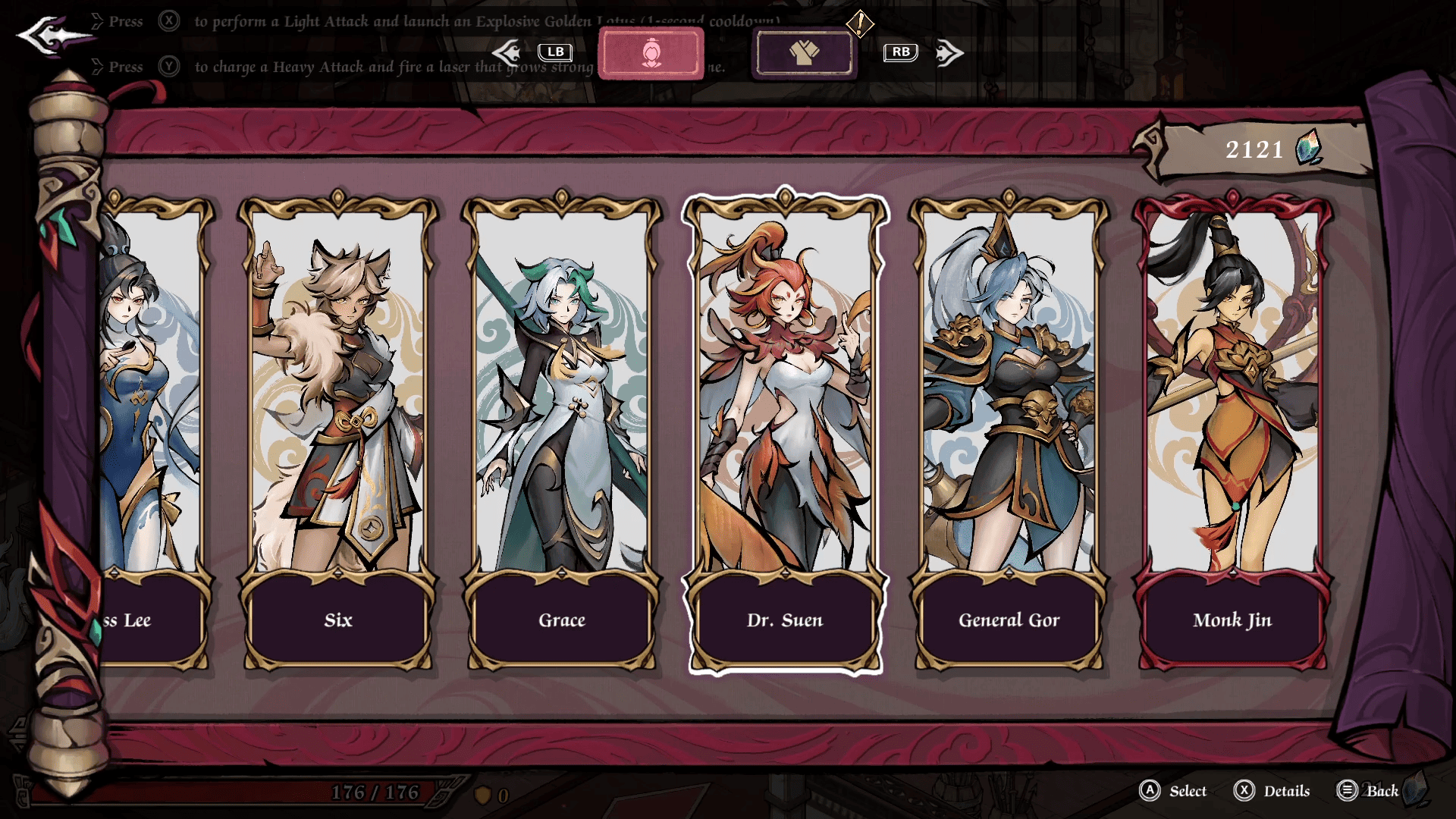The image size is (1456, 819).
Task: Click the Select option
Action: (x=1173, y=791)
